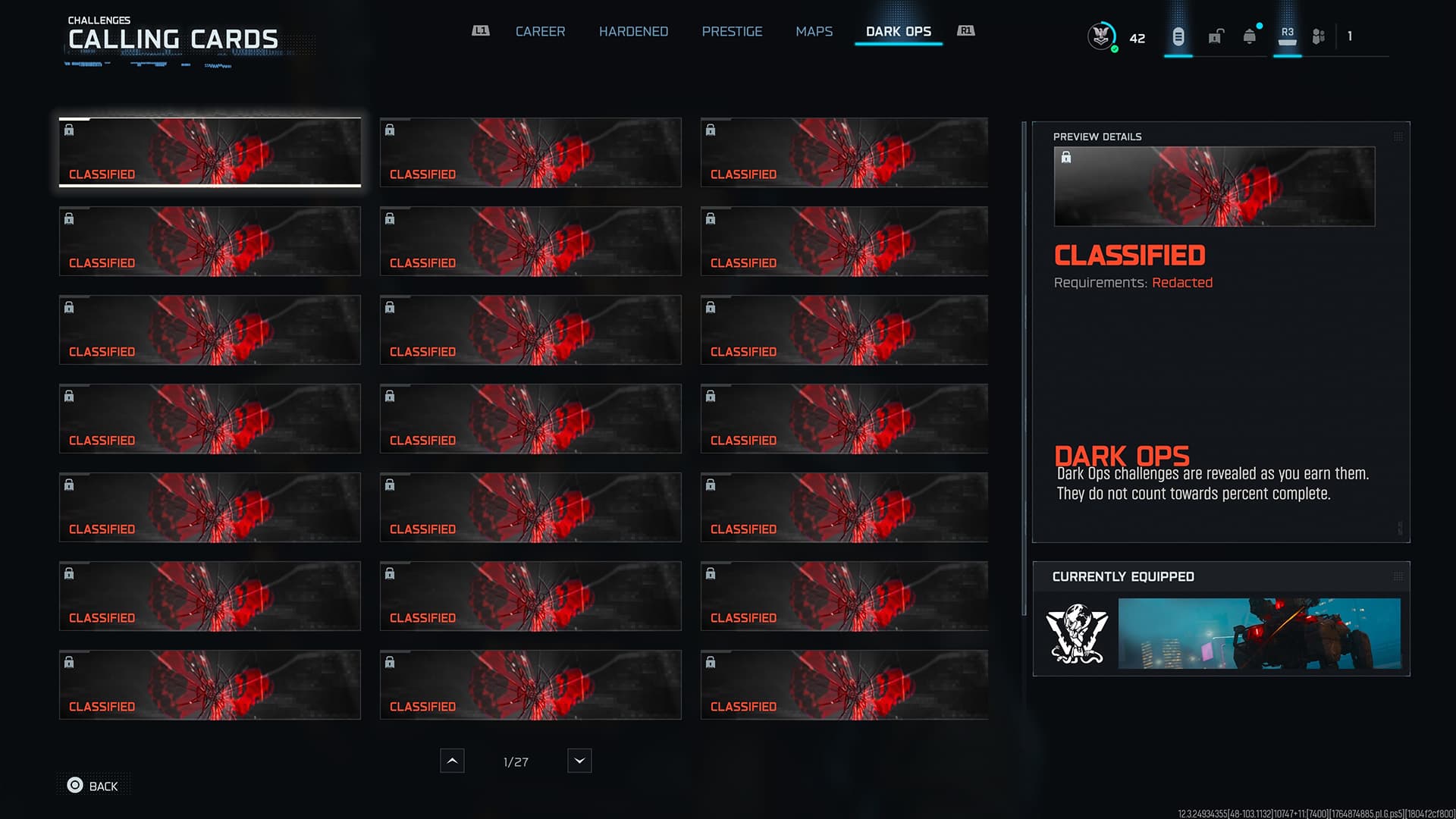The height and width of the screenshot is (819, 1456).
Task: Click the padlock on the preview details card
Action: pos(1068,157)
